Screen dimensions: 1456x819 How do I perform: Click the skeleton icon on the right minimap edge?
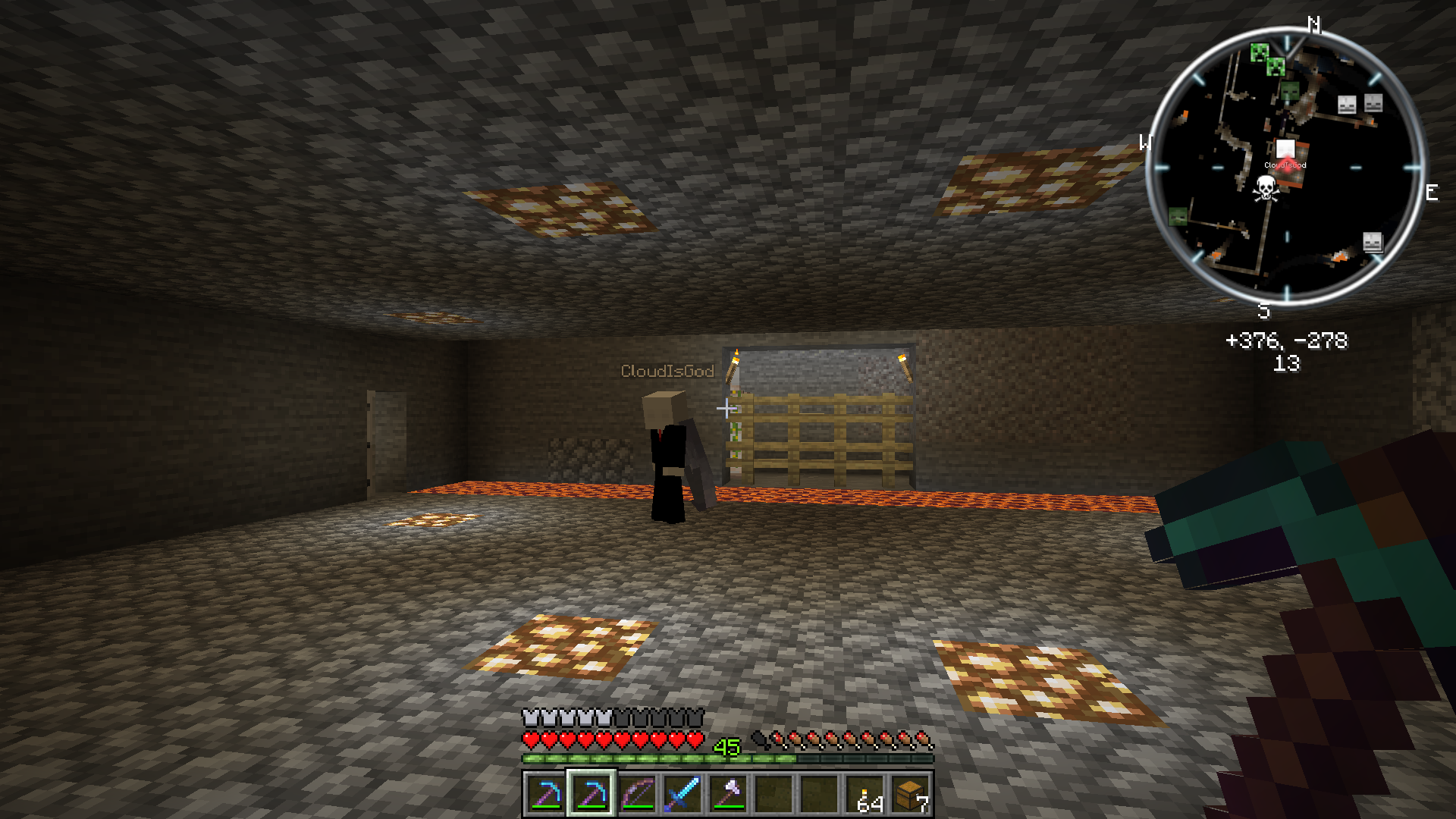[1374, 241]
